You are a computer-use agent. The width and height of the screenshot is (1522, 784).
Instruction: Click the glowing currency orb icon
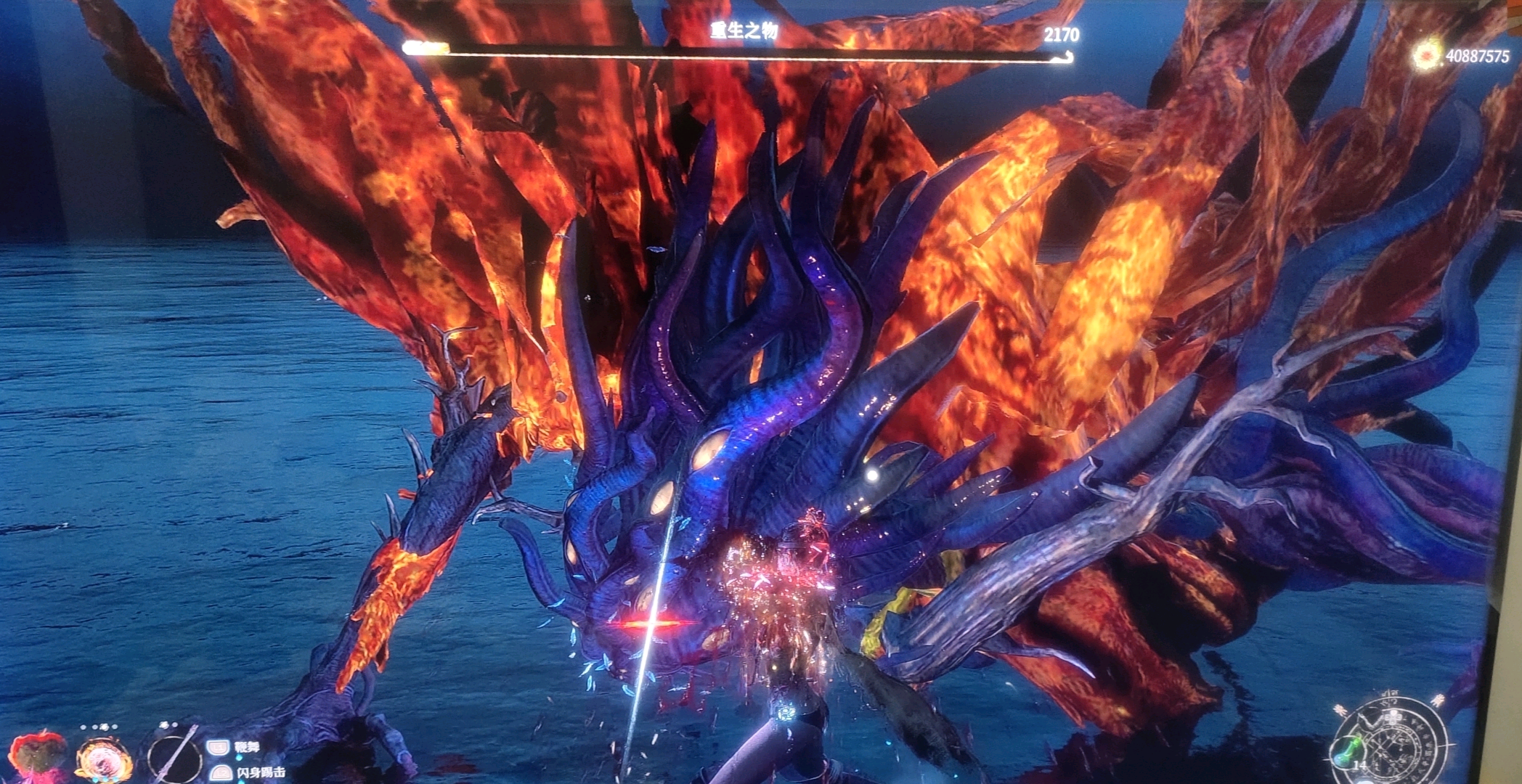pyautogui.click(x=1428, y=57)
